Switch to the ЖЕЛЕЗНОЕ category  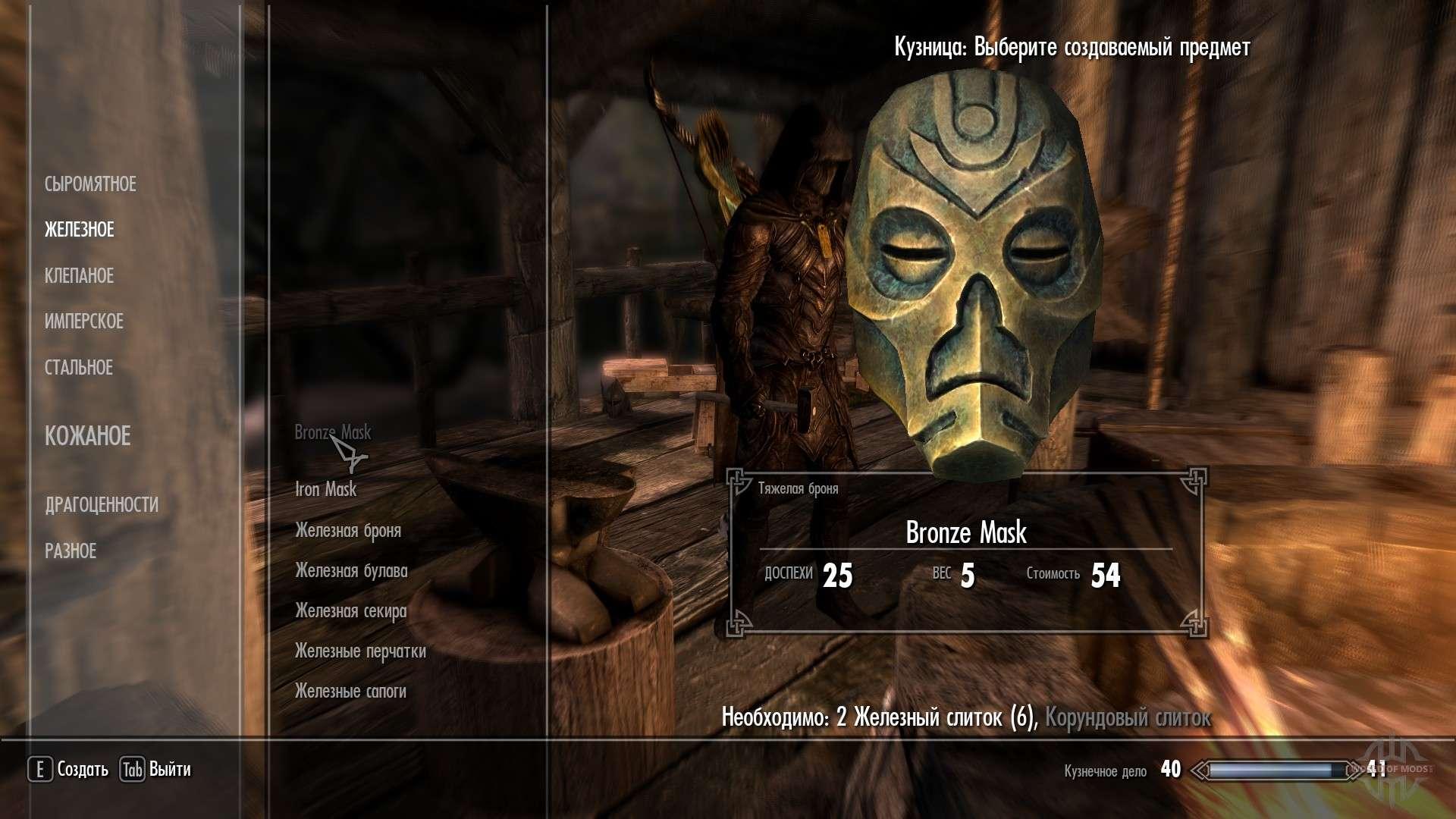pyautogui.click(x=80, y=230)
